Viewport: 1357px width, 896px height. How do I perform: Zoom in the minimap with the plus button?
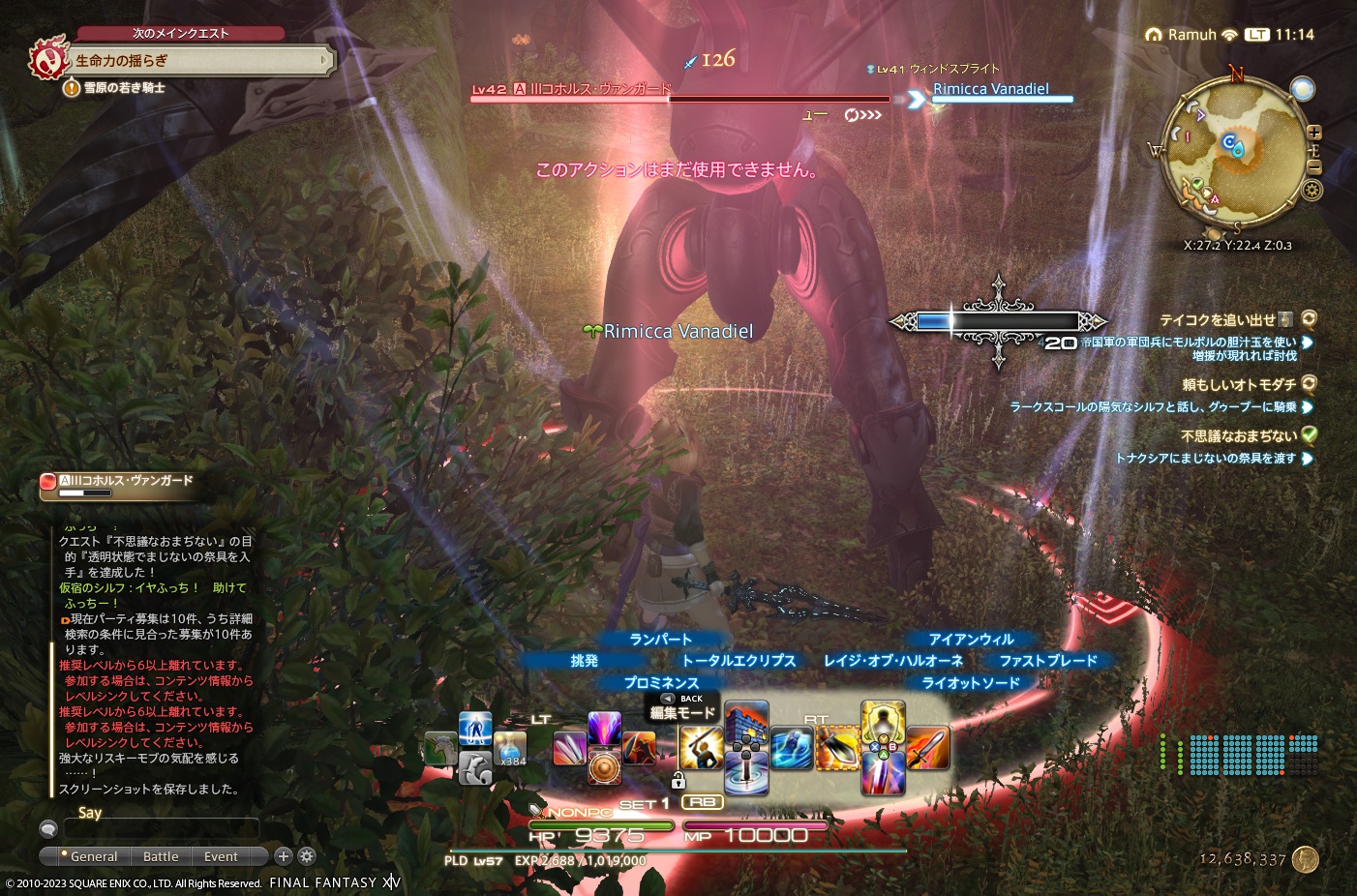coord(1314,133)
